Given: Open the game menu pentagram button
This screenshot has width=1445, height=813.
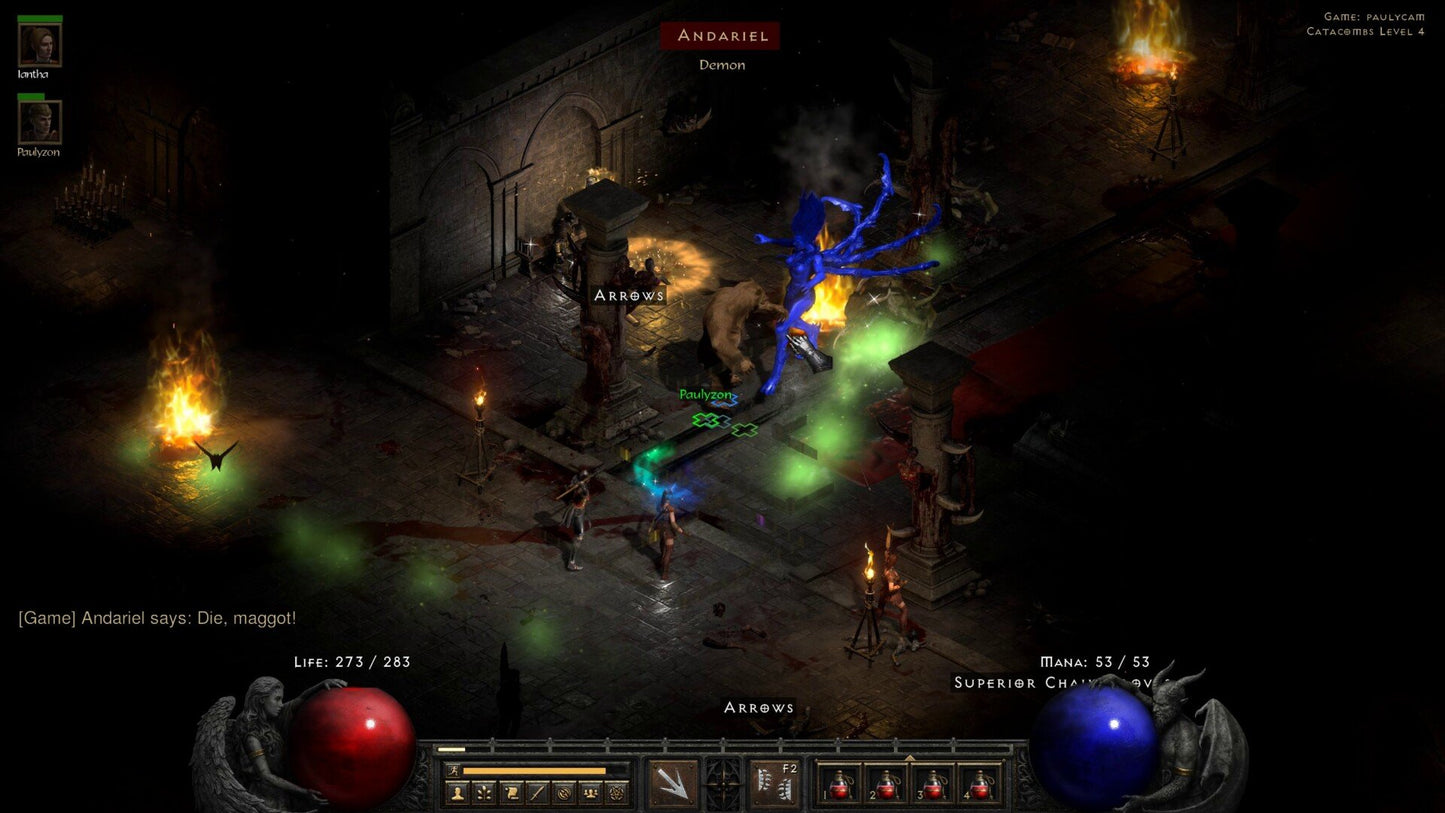Looking at the screenshot, I should pyautogui.click(x=617, y=793).
